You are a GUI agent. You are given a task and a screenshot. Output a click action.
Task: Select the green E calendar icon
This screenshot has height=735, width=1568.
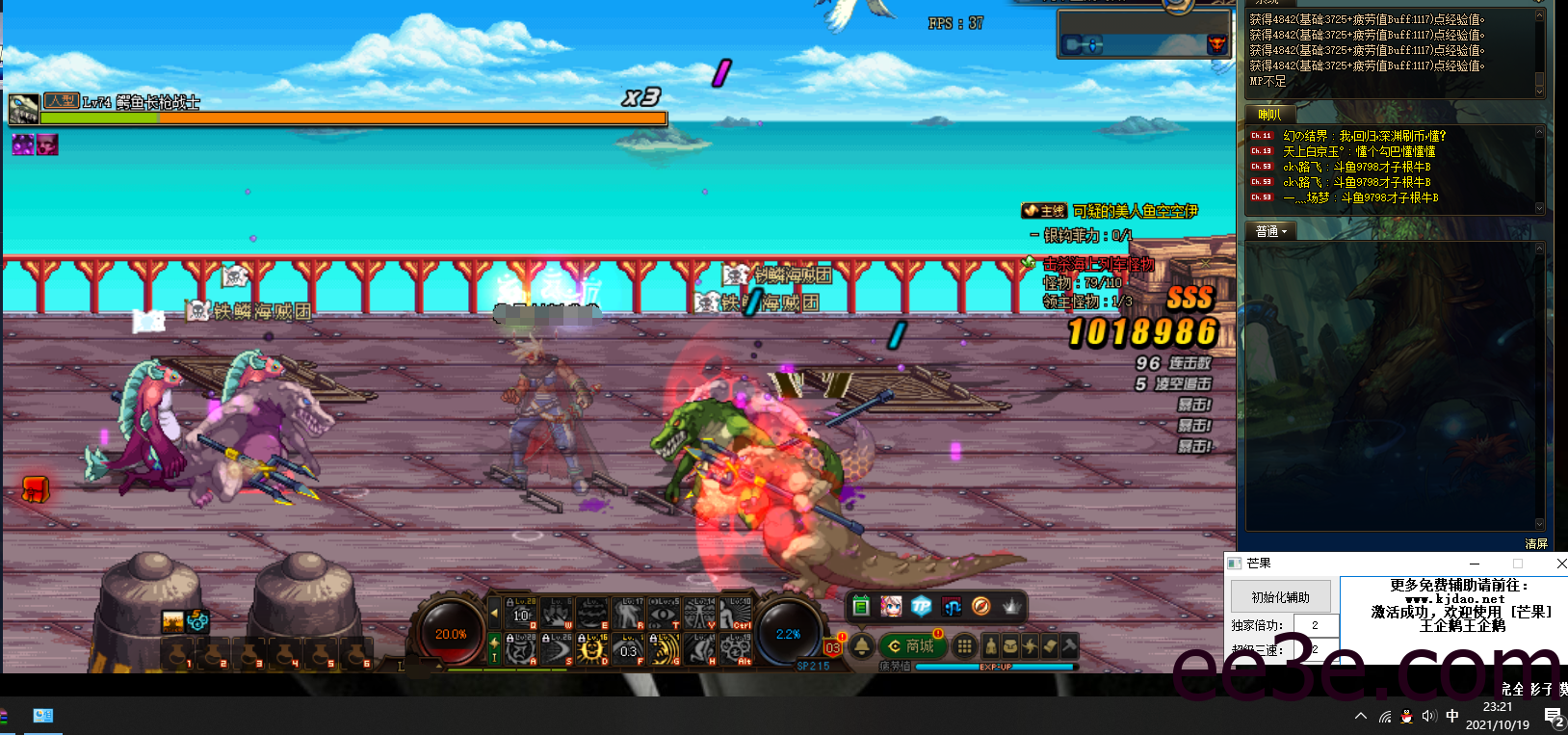click(861, 606)
